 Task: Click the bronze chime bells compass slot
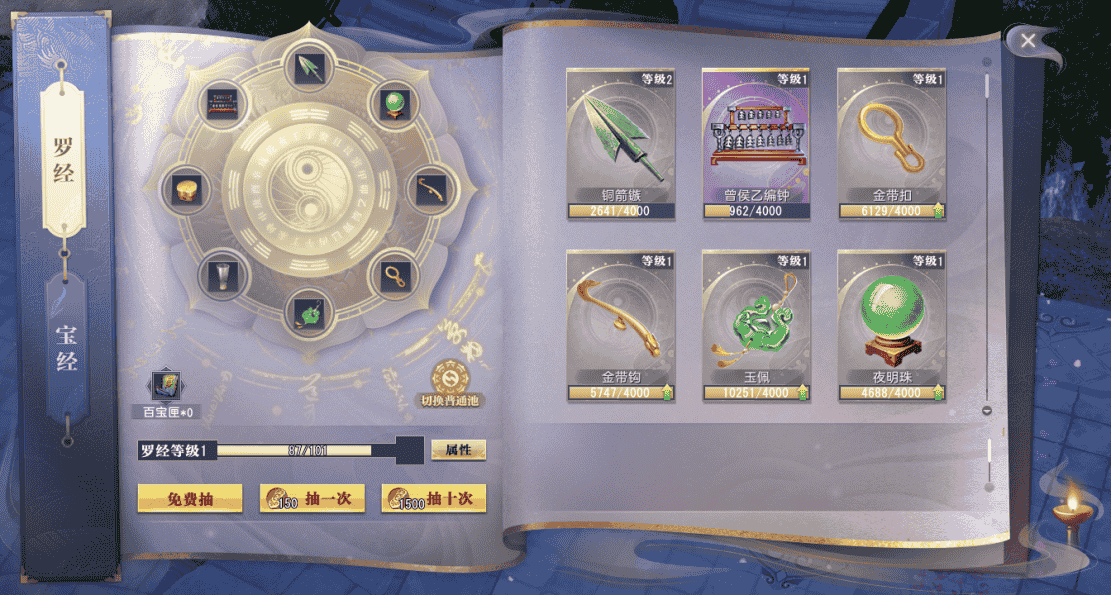pyautogui.click(x=223, y=103)
